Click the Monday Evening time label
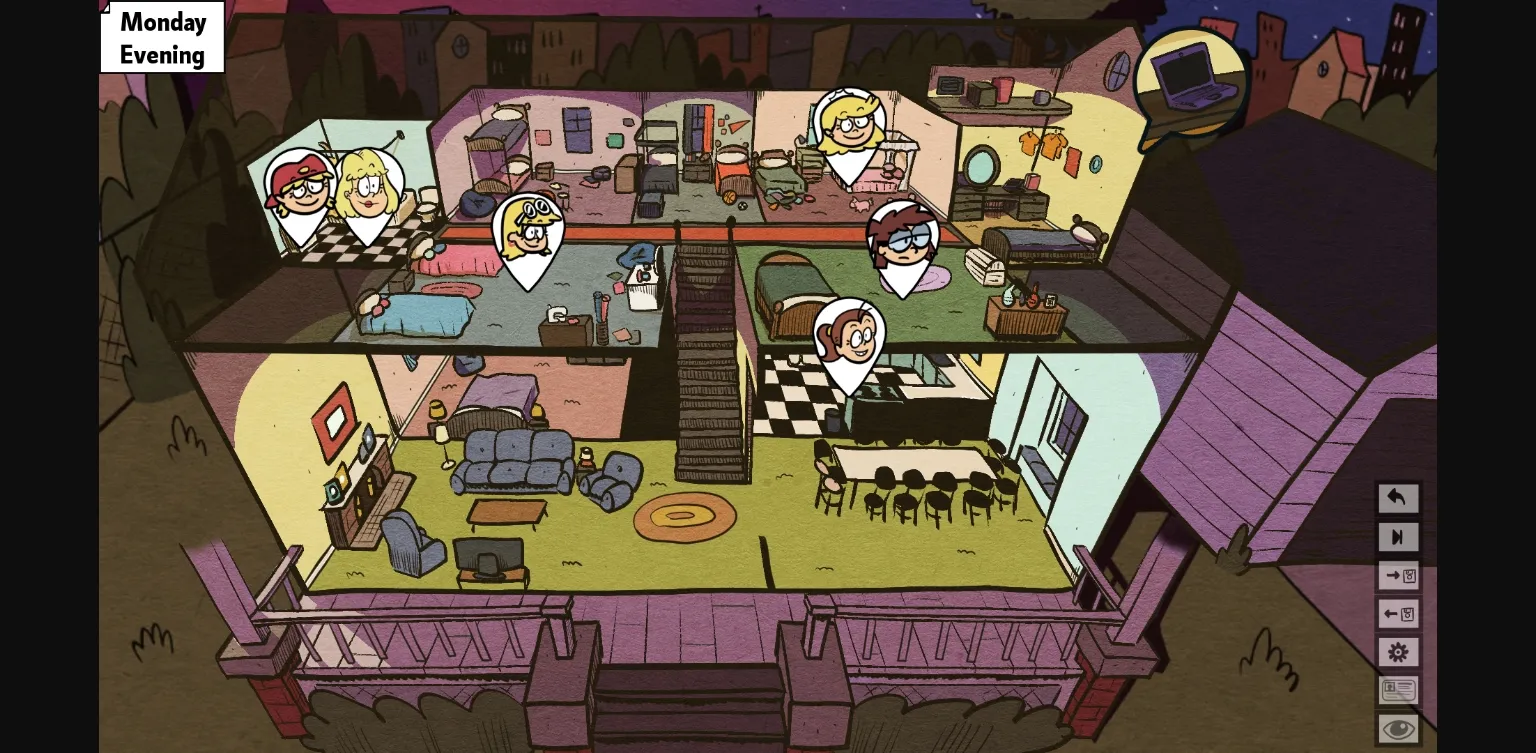The height and width of the screenshot is (753, 1536). coord(162,37)
